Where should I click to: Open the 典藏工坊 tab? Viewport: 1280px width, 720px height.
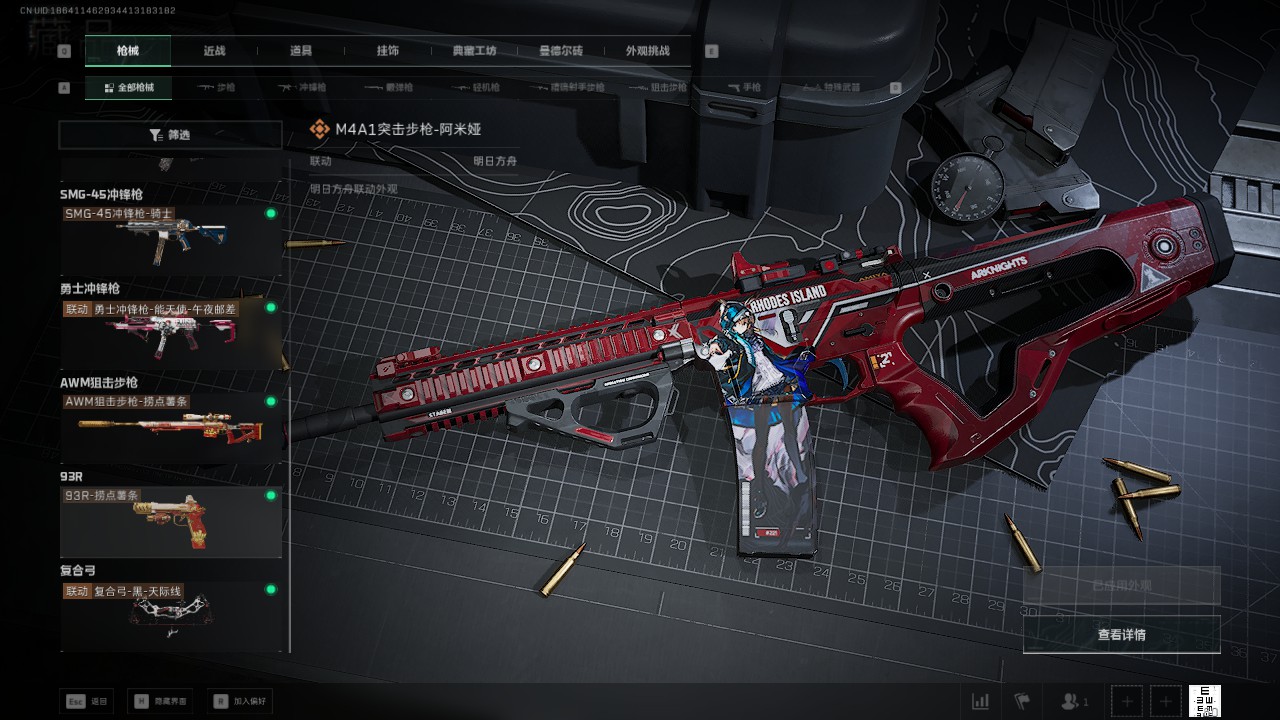point(474,51)
